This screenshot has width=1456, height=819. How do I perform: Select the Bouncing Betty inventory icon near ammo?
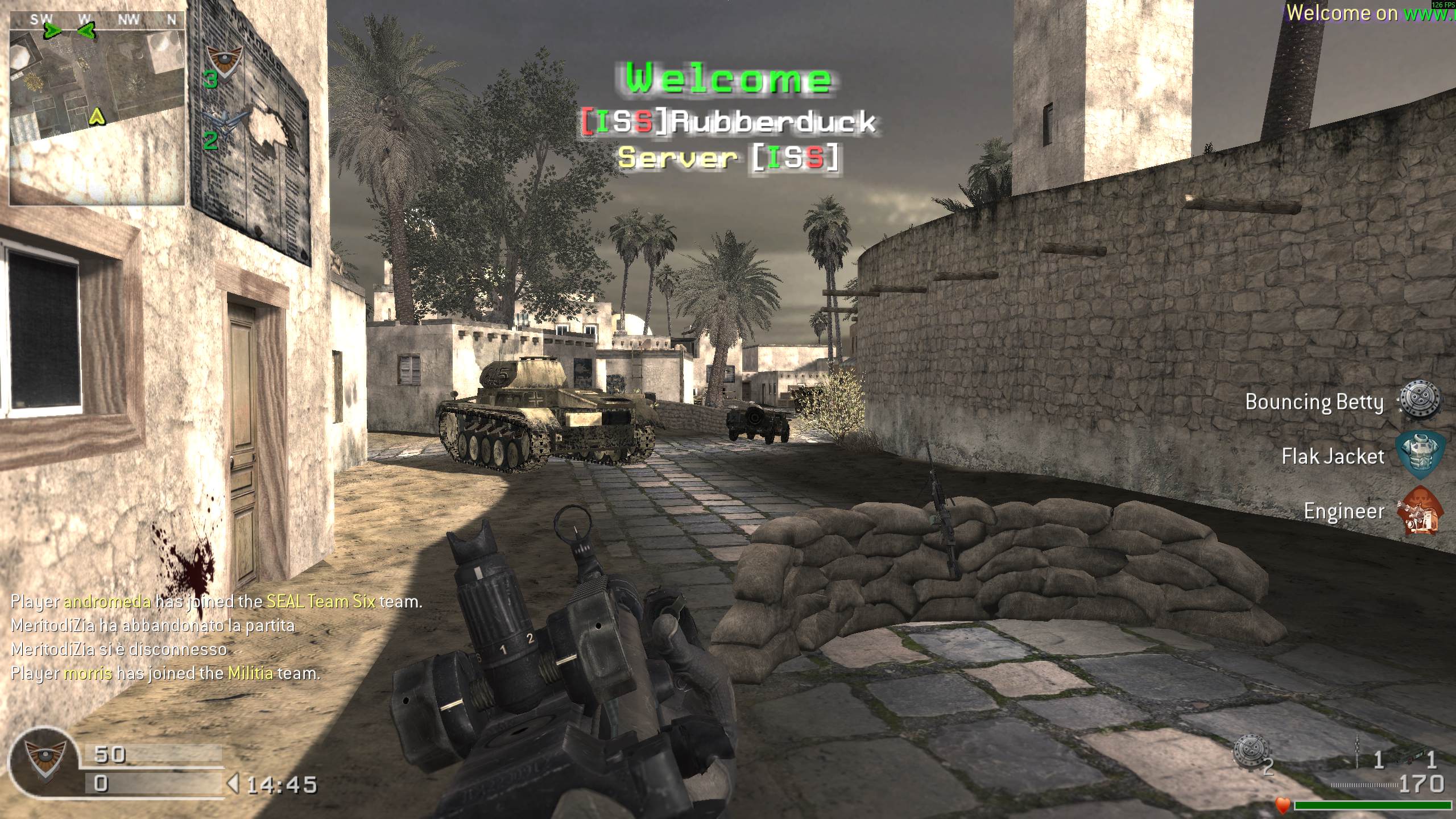[x=1251, y=752]
